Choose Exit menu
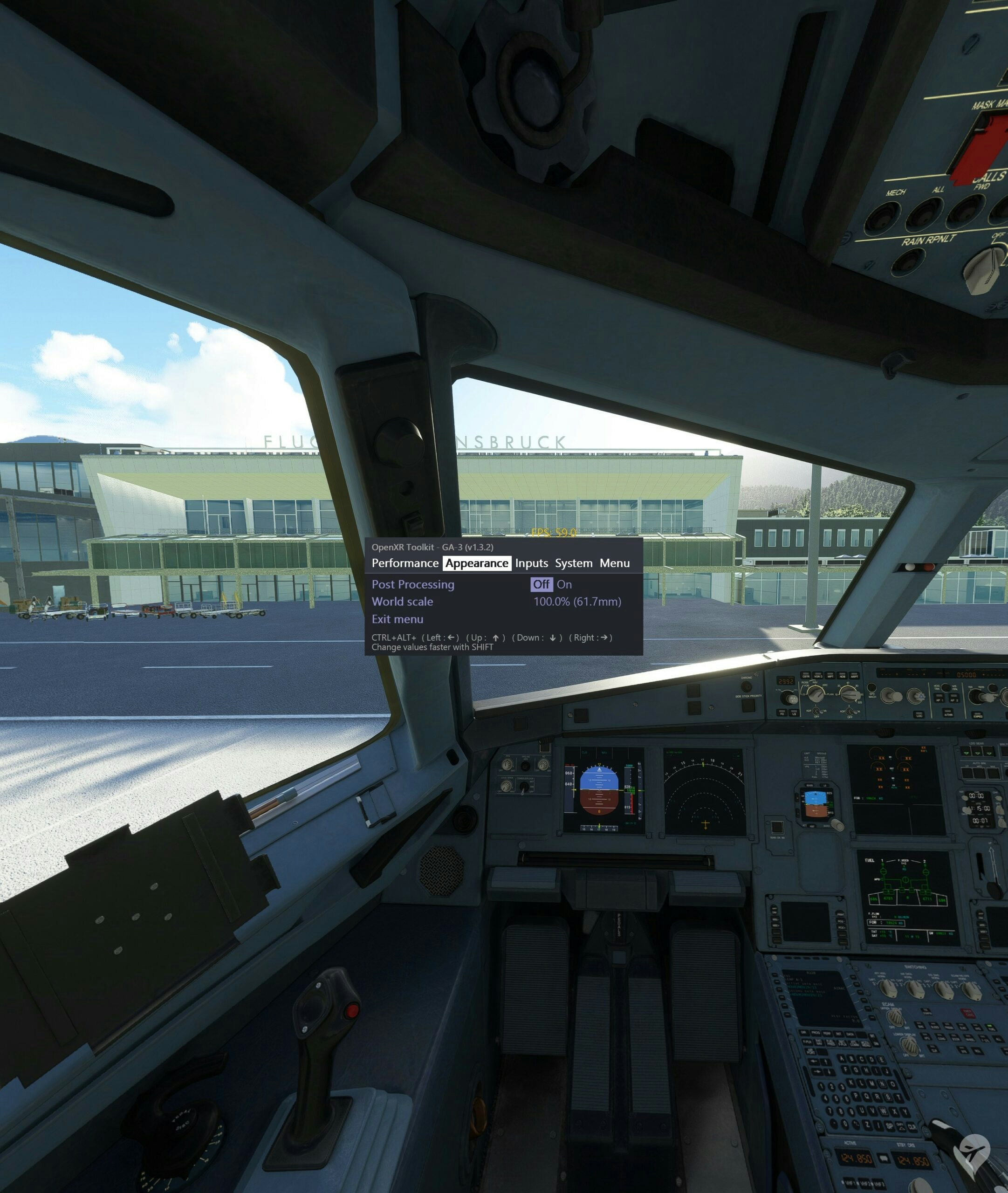Viewport: 1008px width, 1193px height. click(x=397, y=619)
